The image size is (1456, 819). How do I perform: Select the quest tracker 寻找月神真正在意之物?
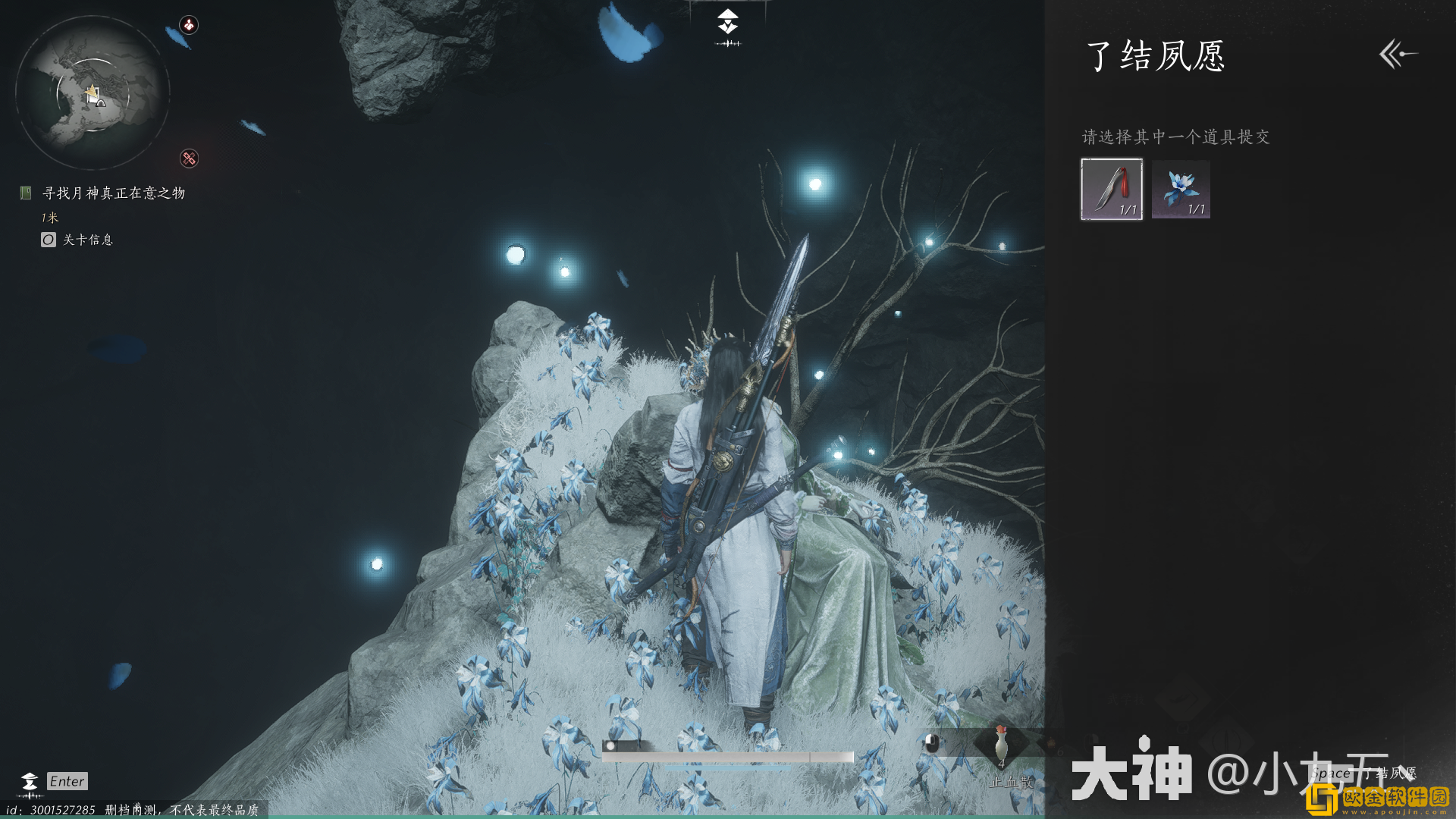[x=113, y=193]
